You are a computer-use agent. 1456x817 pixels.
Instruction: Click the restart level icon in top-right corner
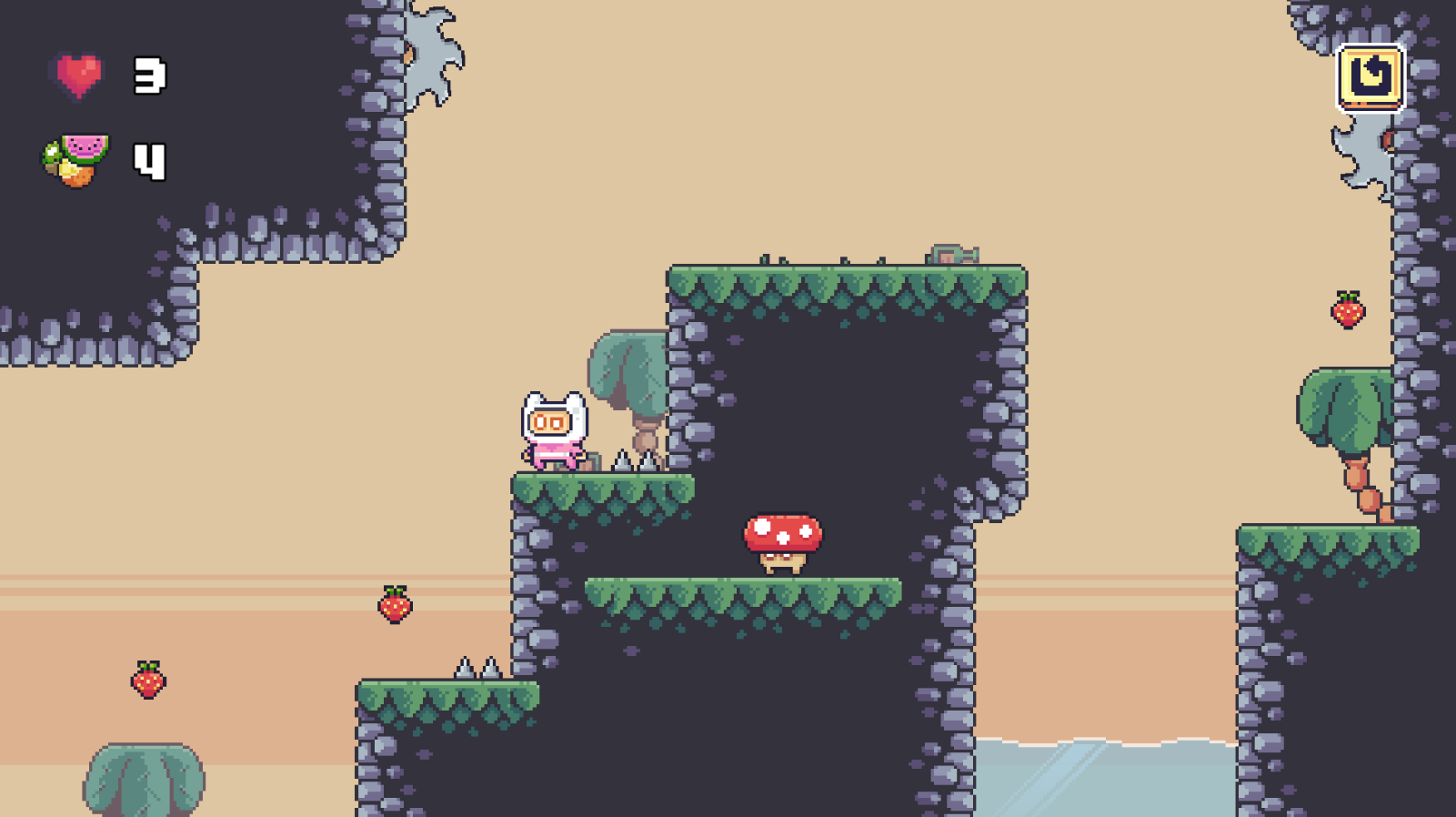pyautogui.click(x=1371, y=77)
